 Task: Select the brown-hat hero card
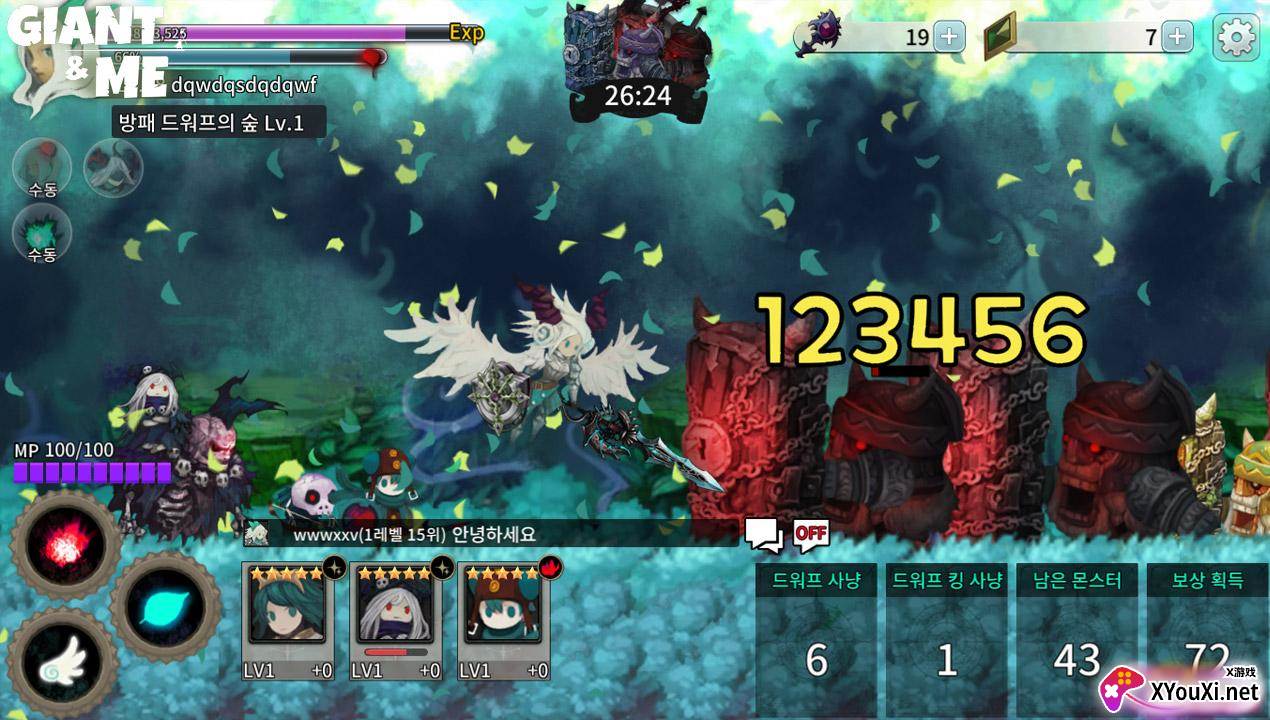click(504, 620)
